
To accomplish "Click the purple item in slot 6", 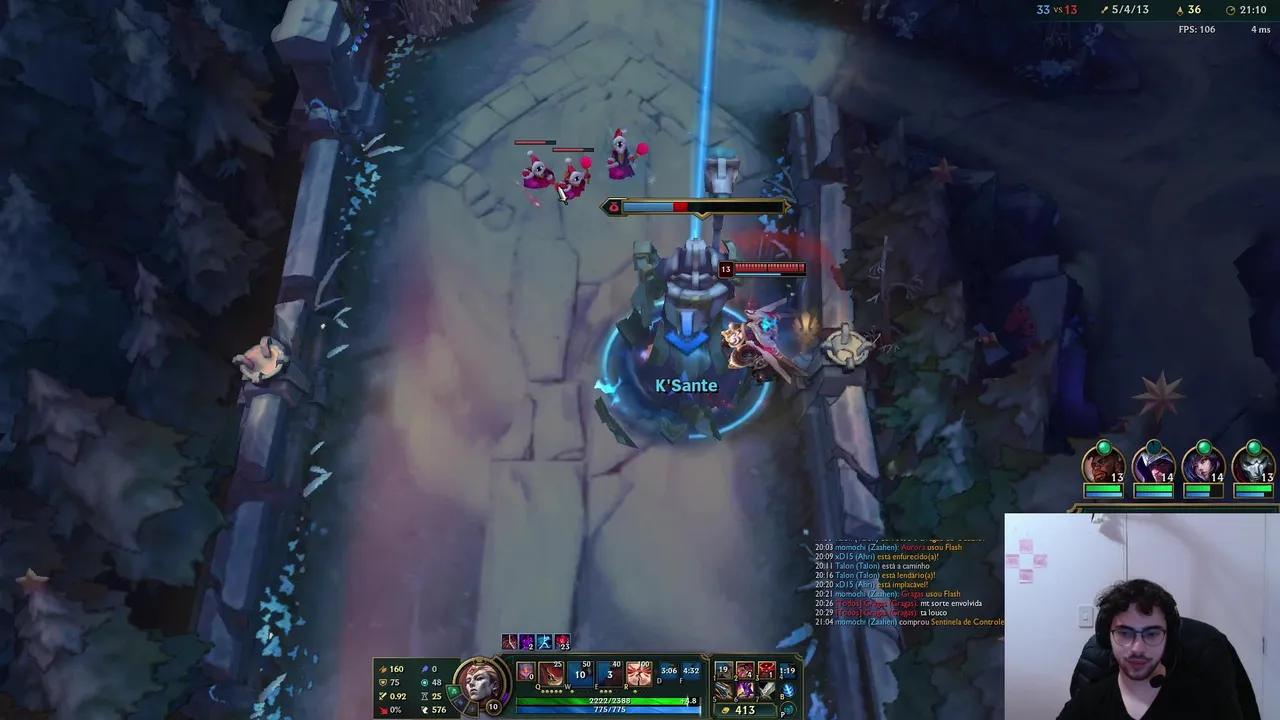I will tap(743, 690).
